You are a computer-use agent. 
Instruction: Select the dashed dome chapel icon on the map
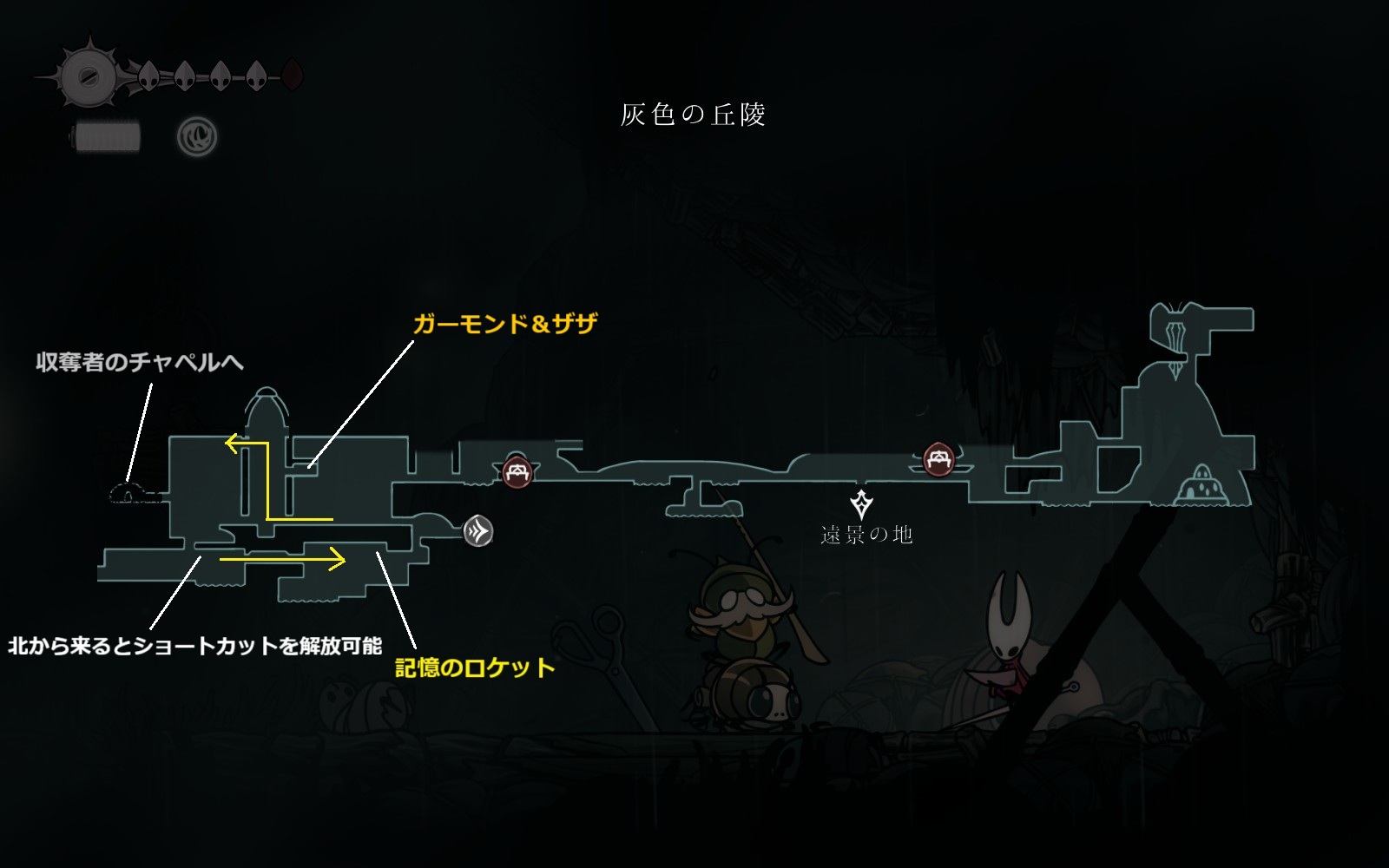[129, 494]
